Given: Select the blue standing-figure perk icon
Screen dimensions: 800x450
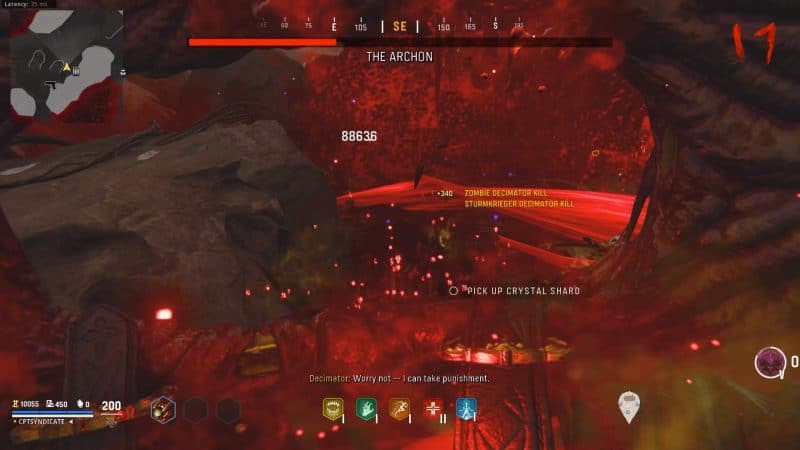Looking at the screenshot, I should click(466, 407).
